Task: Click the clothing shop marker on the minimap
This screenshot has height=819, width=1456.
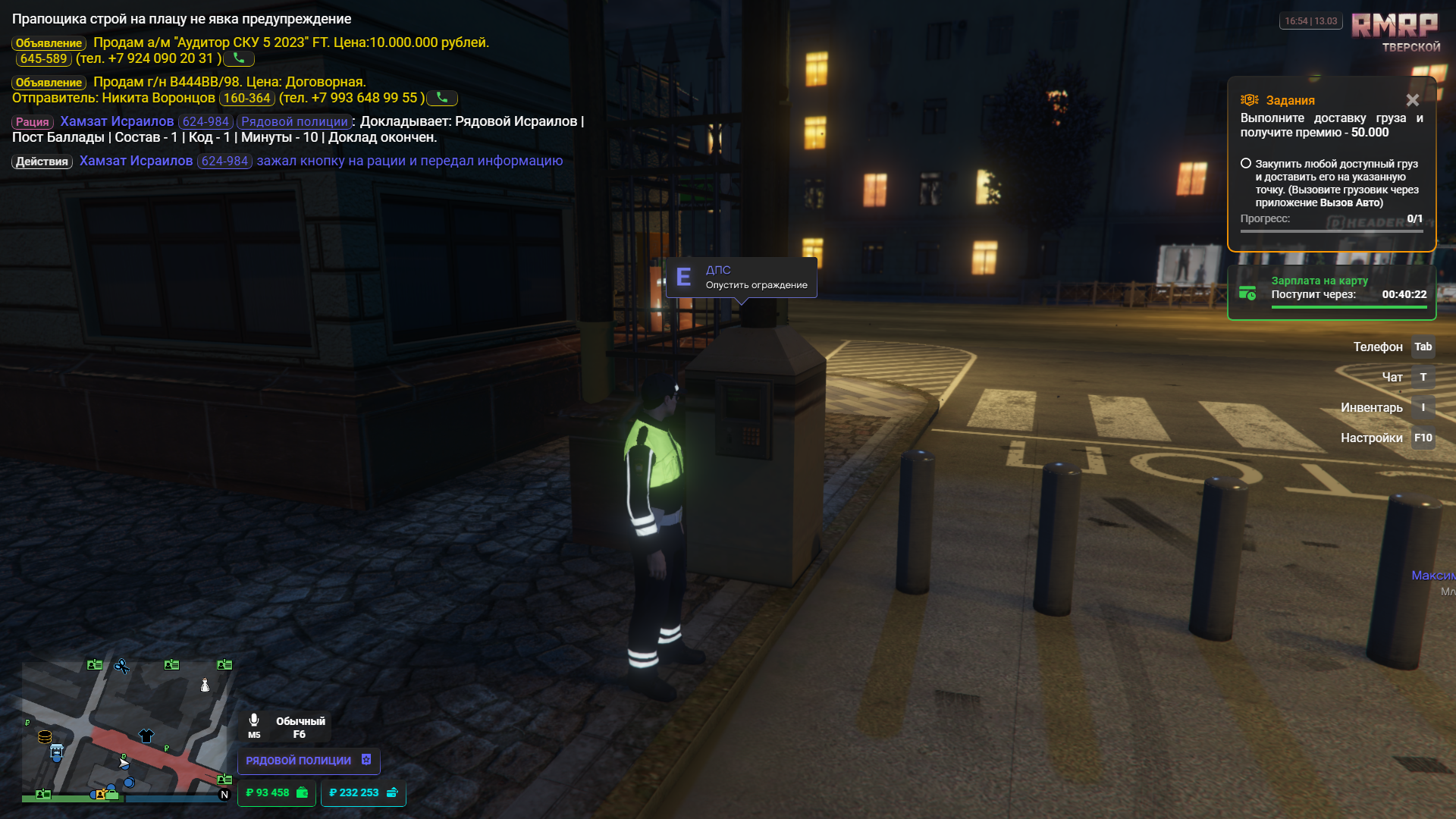Action: pyautogui.click(x=146, y=735)
